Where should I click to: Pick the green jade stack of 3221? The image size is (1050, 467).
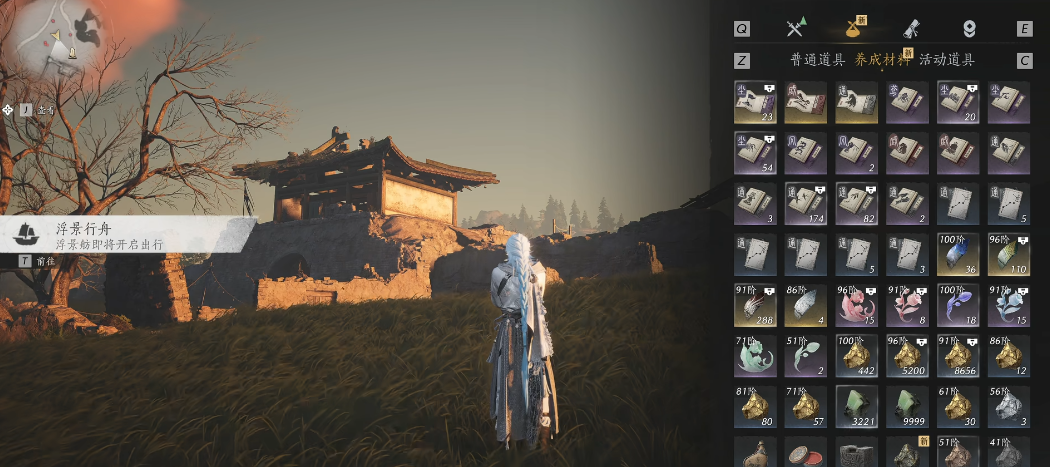[x=856, y=406]
